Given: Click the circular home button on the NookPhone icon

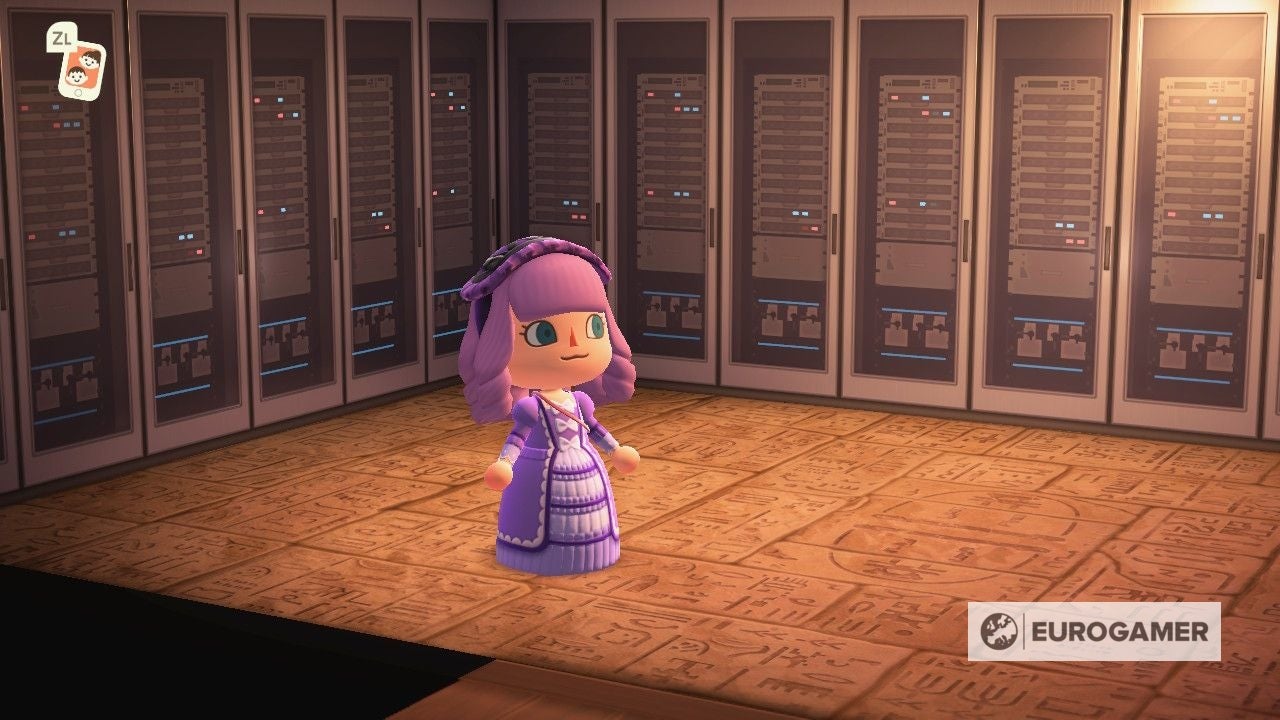Looking at the screenshot, I should coord(79,92).
